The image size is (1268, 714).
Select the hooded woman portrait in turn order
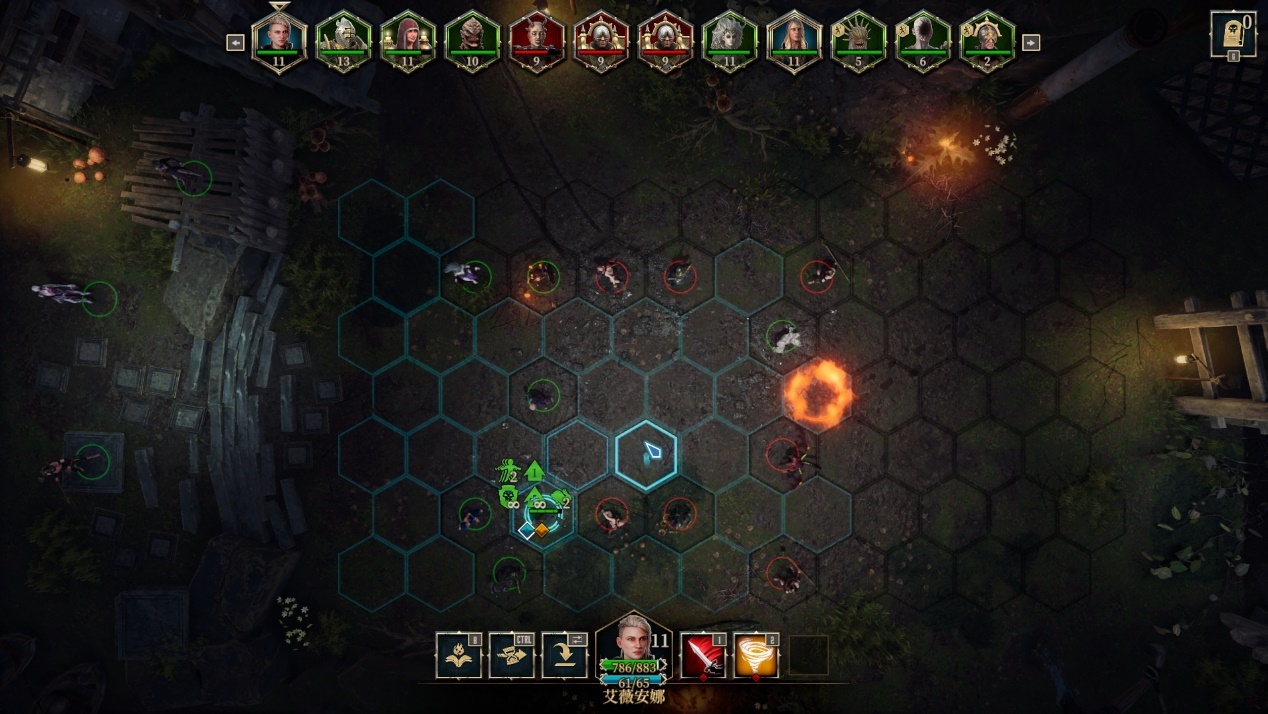pyautogui.click(x=407, y=40)
